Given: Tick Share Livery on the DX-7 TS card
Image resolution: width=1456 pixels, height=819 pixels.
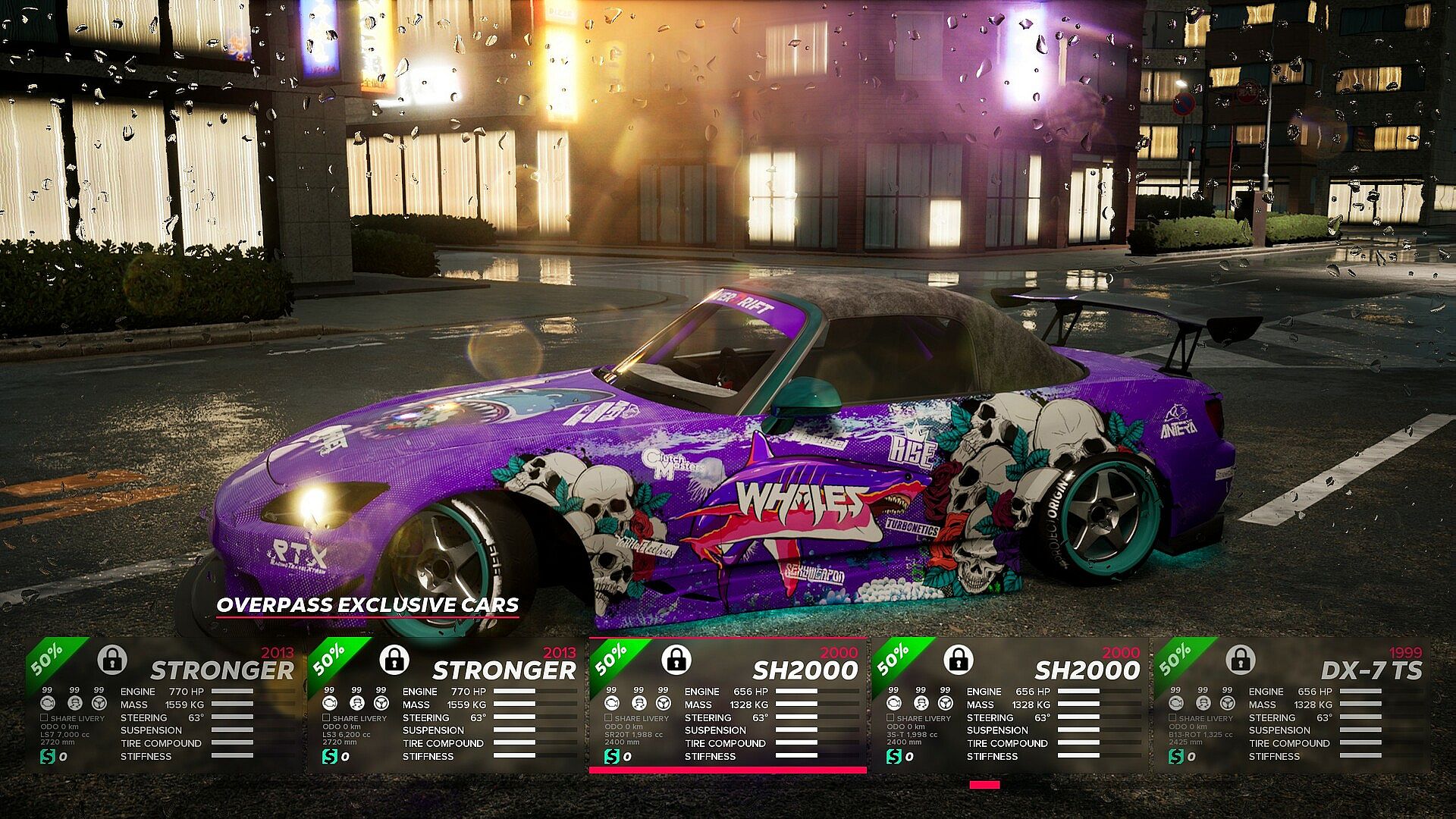Looking at the screenshot, I should coord(1172,717).
